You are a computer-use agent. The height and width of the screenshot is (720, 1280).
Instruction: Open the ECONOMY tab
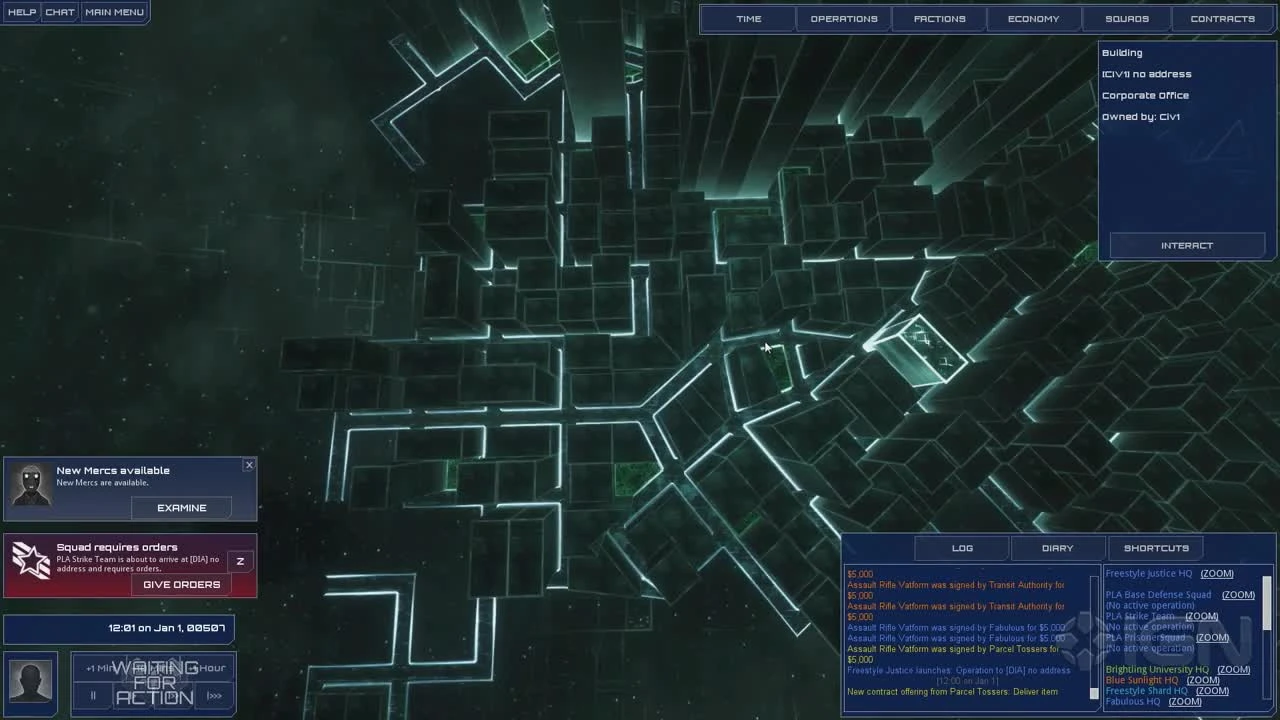(1032, 18)
